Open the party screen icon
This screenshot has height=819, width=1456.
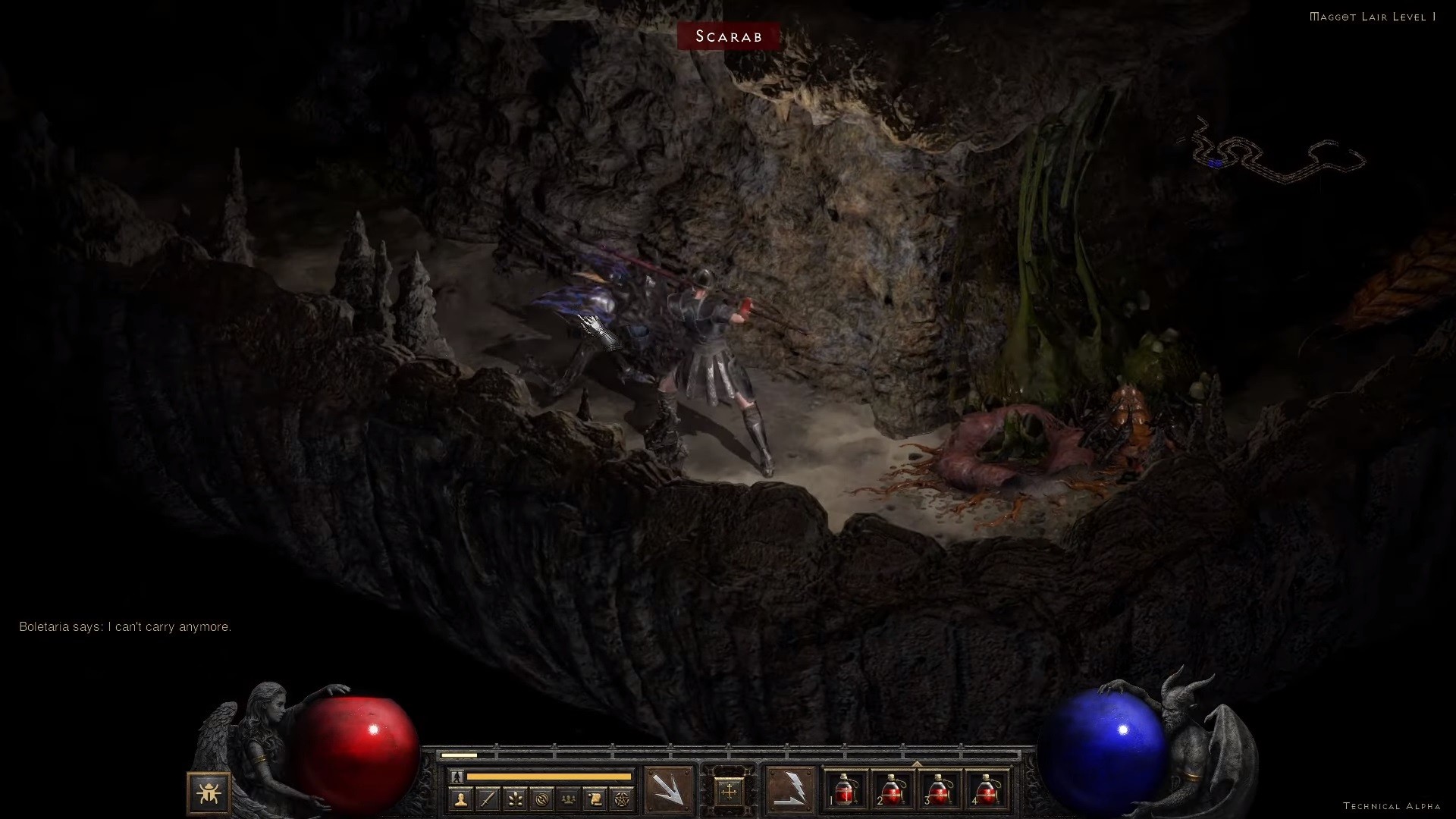tap(568, 799)
